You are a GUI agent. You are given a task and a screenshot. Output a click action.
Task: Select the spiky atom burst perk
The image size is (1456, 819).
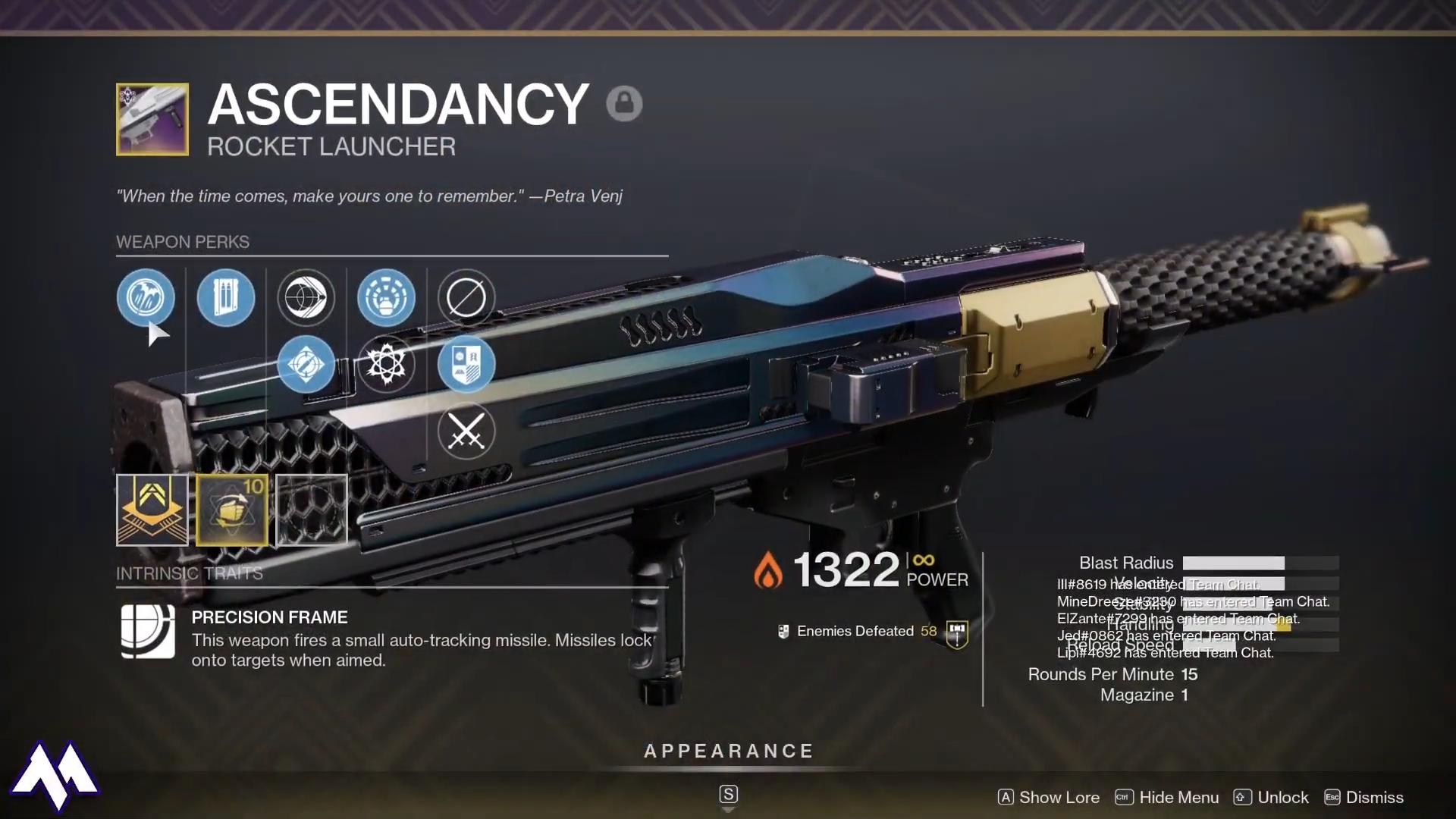click(x=386, y=364)
